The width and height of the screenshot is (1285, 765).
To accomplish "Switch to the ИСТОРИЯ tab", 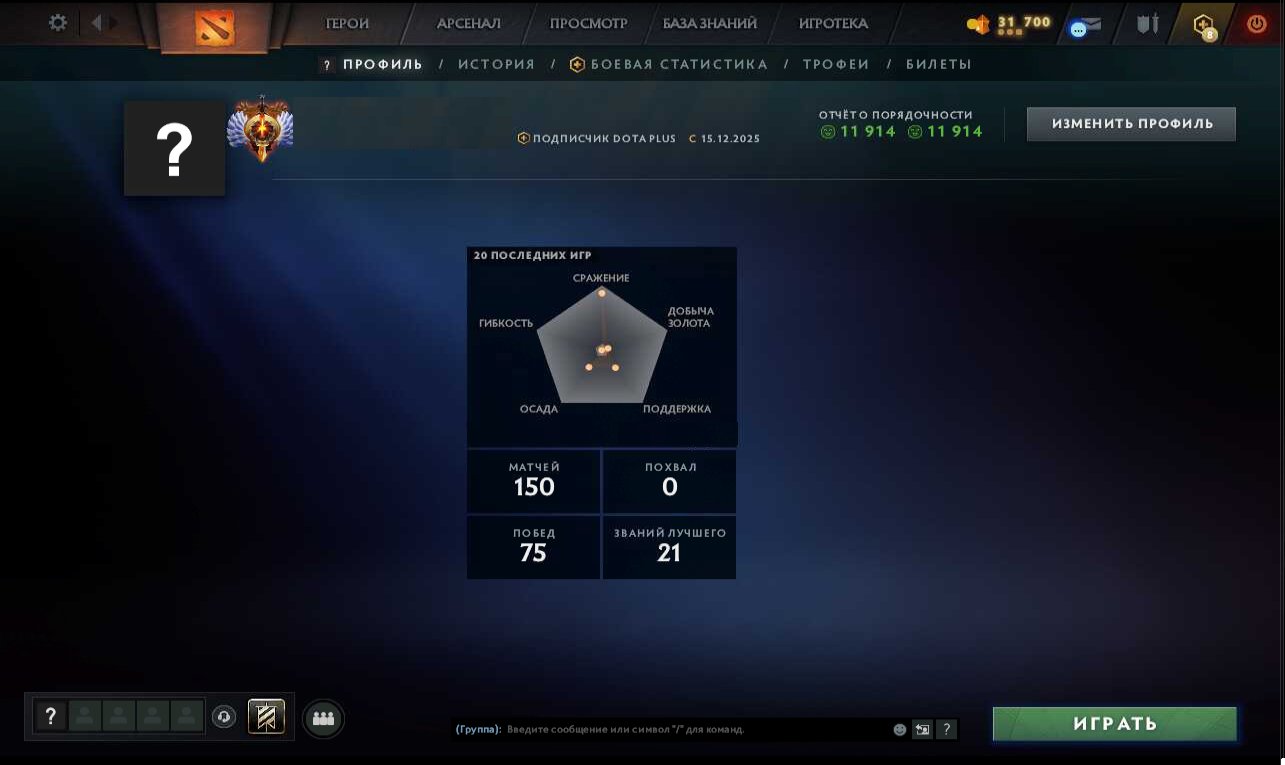I will (x=496, y=63).
